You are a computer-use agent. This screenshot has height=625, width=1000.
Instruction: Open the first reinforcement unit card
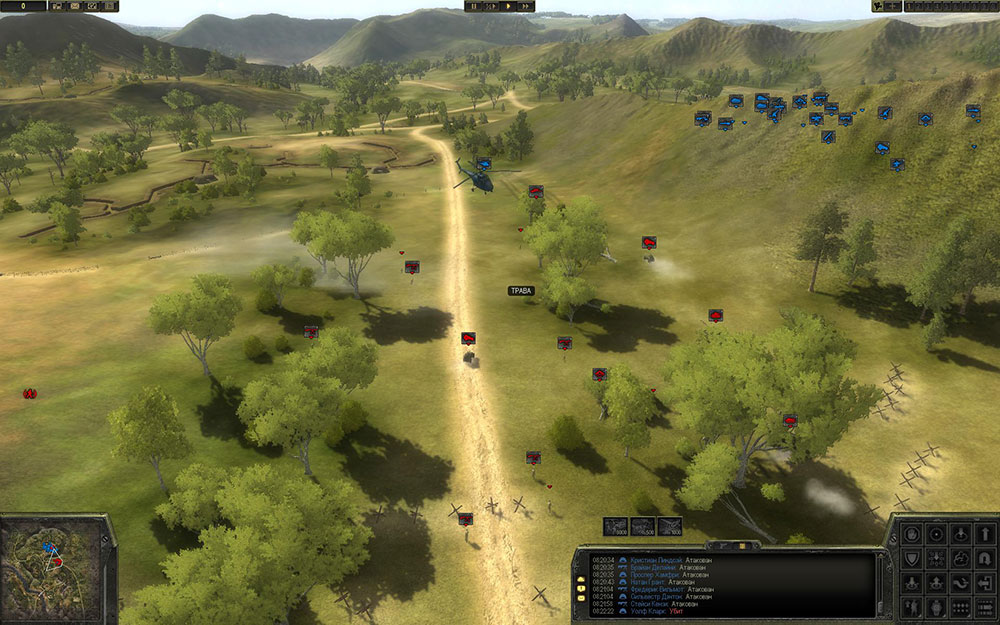(615, 525)
